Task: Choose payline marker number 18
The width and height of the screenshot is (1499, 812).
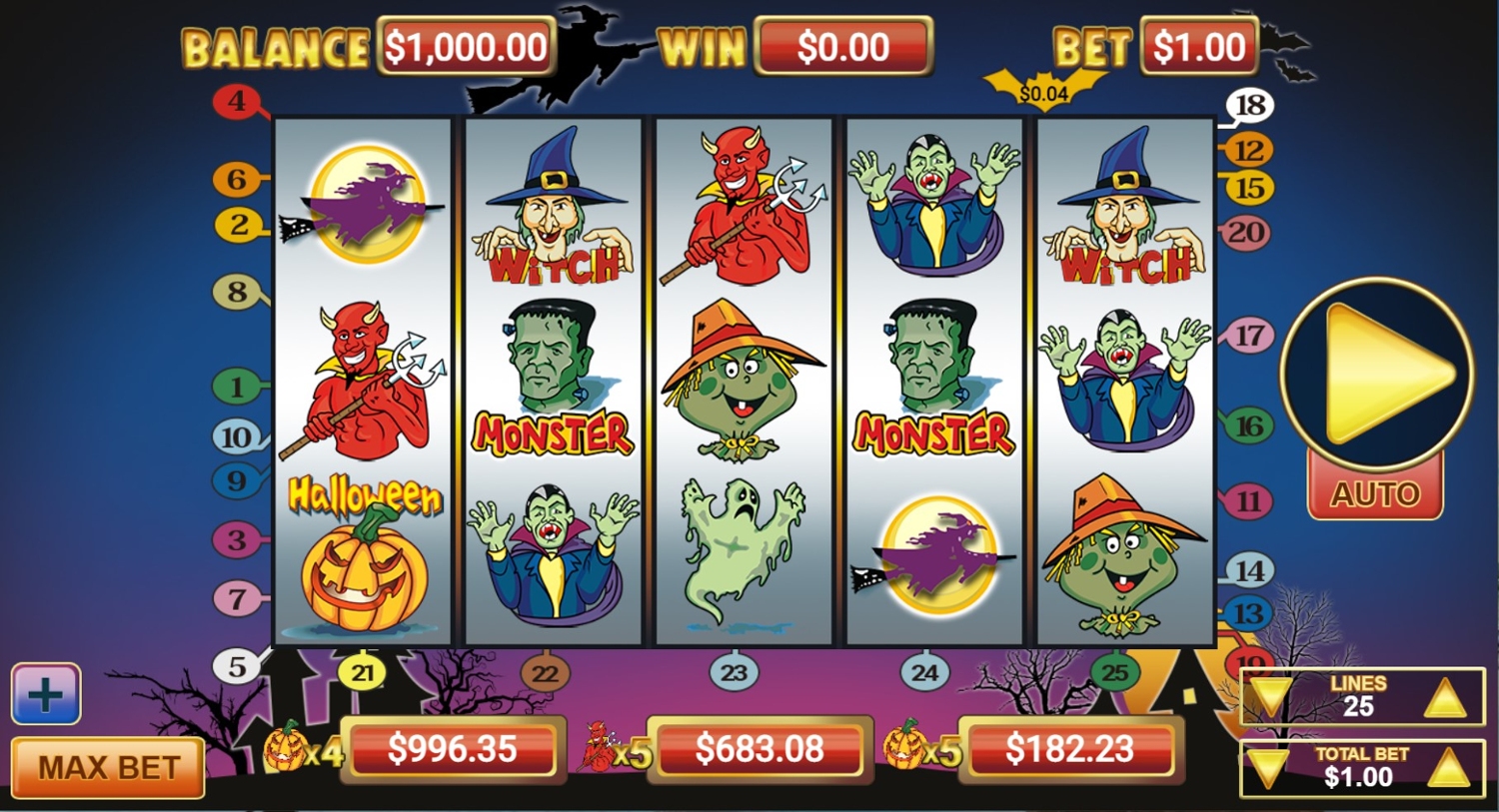Action: coord(1250,105)
